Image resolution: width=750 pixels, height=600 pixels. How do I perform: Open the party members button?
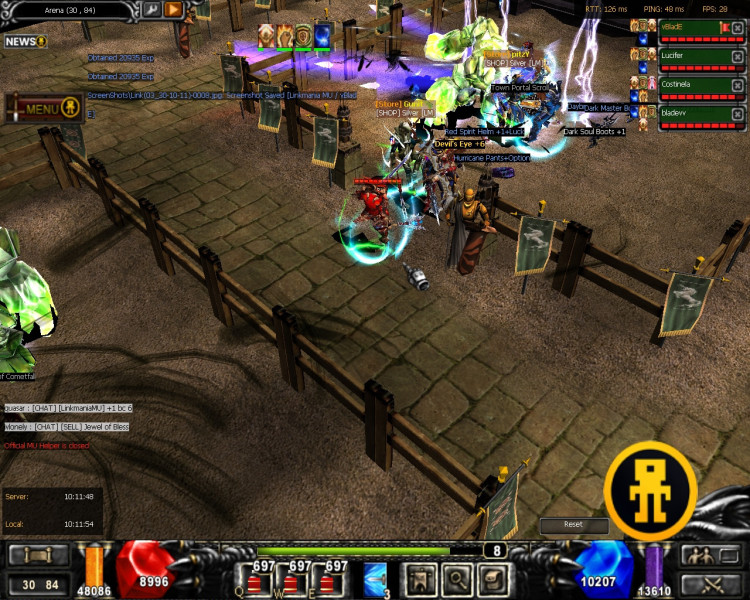[697, 555]
